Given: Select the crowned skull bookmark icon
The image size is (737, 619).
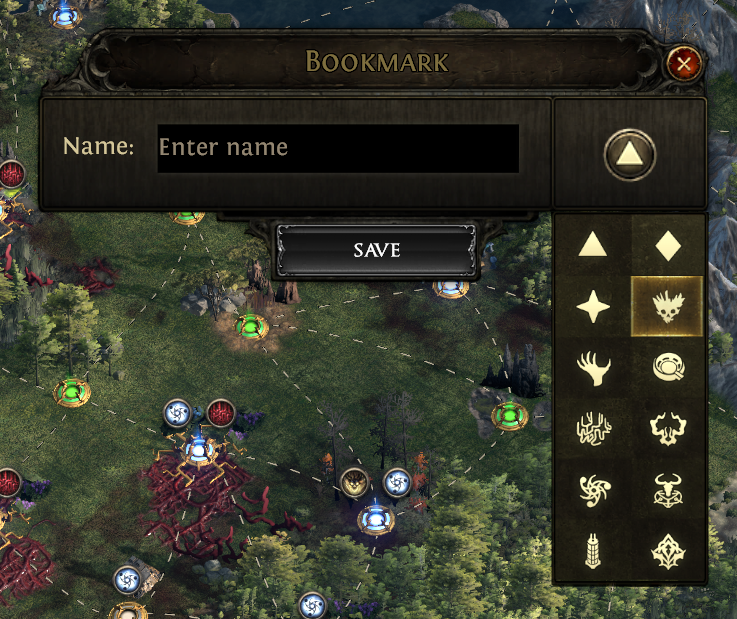Looking at the screenshot, I should click(x=668, y=307).
